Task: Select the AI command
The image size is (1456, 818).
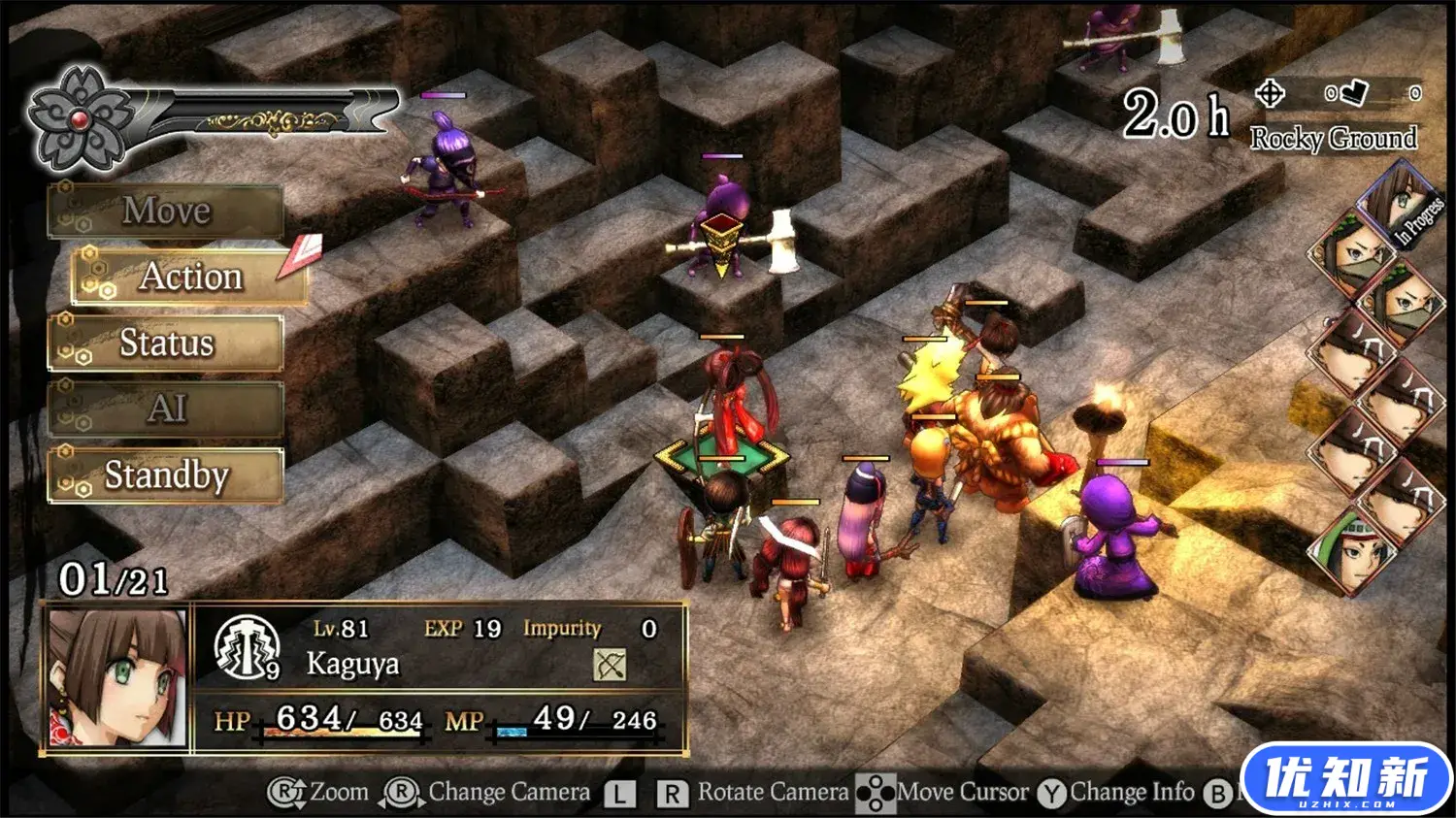Action: (166, 409)
